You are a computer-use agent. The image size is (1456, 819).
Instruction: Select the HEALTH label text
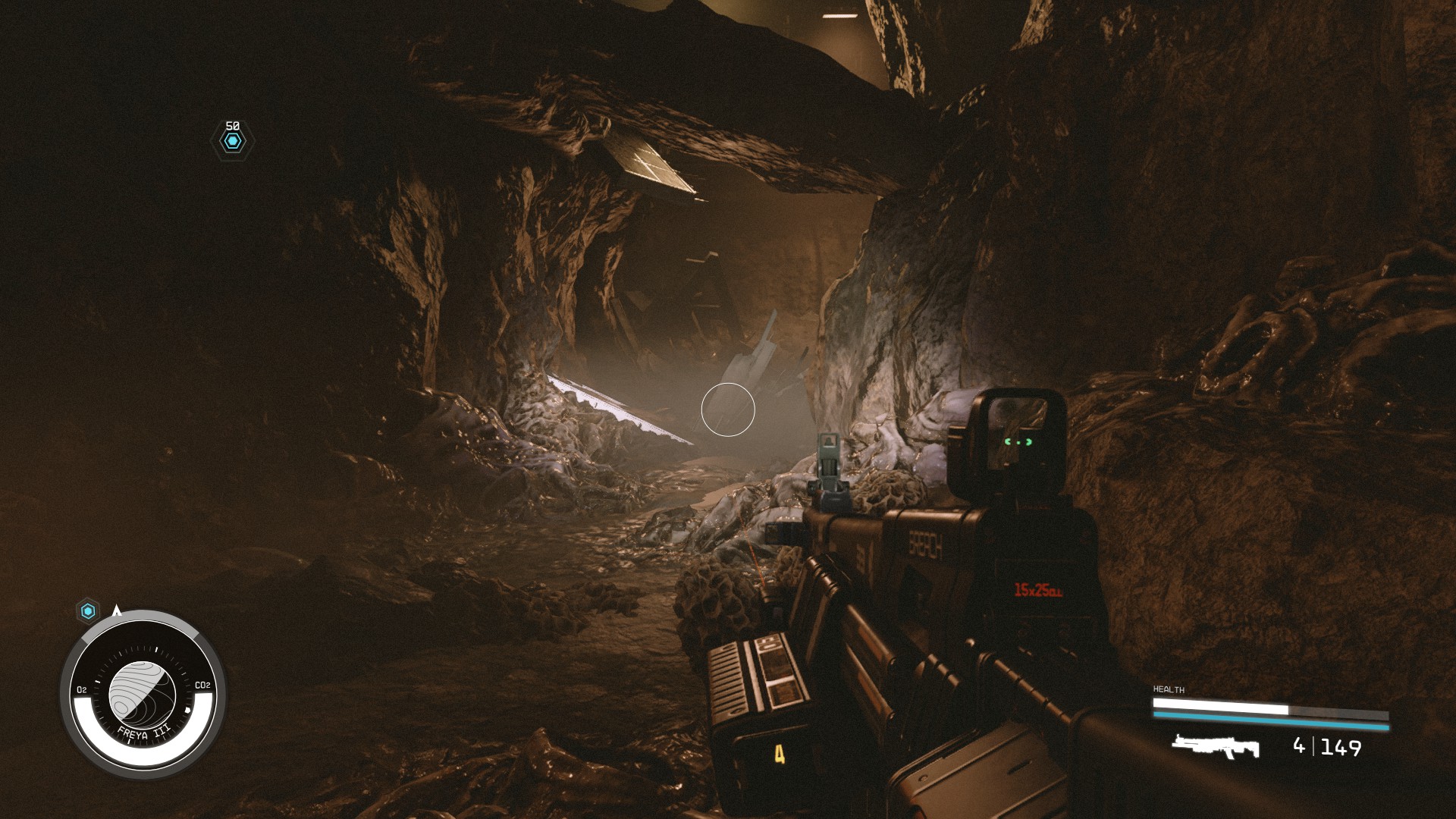[x=1168, y=689]
